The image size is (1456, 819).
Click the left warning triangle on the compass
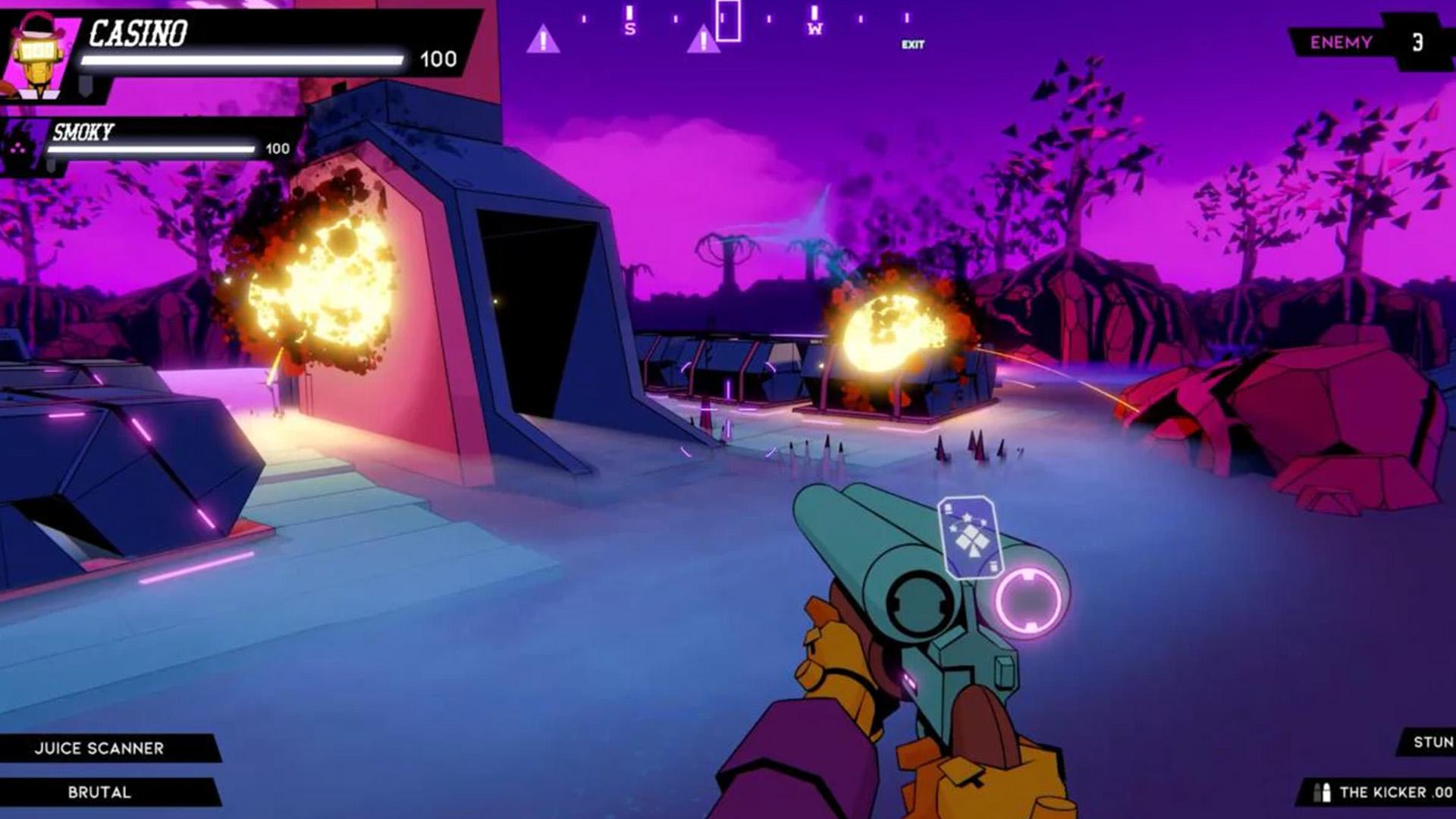point(543,39)
